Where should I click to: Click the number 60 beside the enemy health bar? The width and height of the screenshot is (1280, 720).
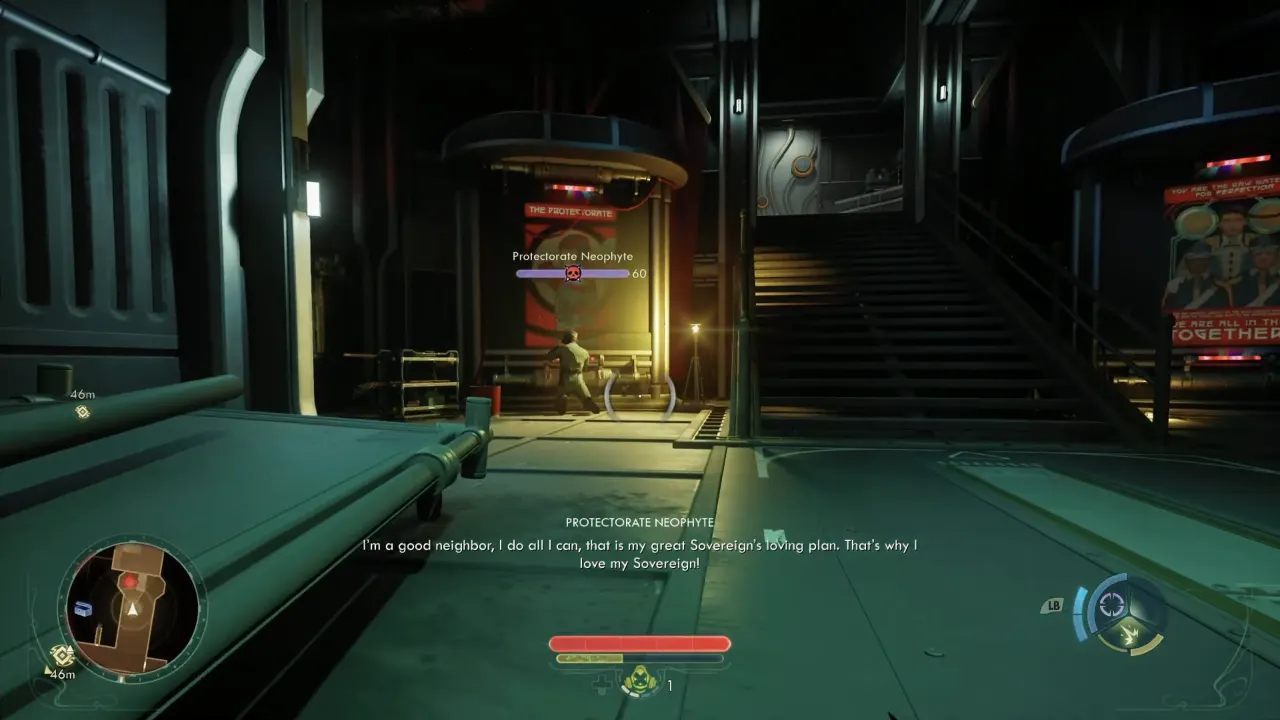pyautogui.click(x=640, y=271)
